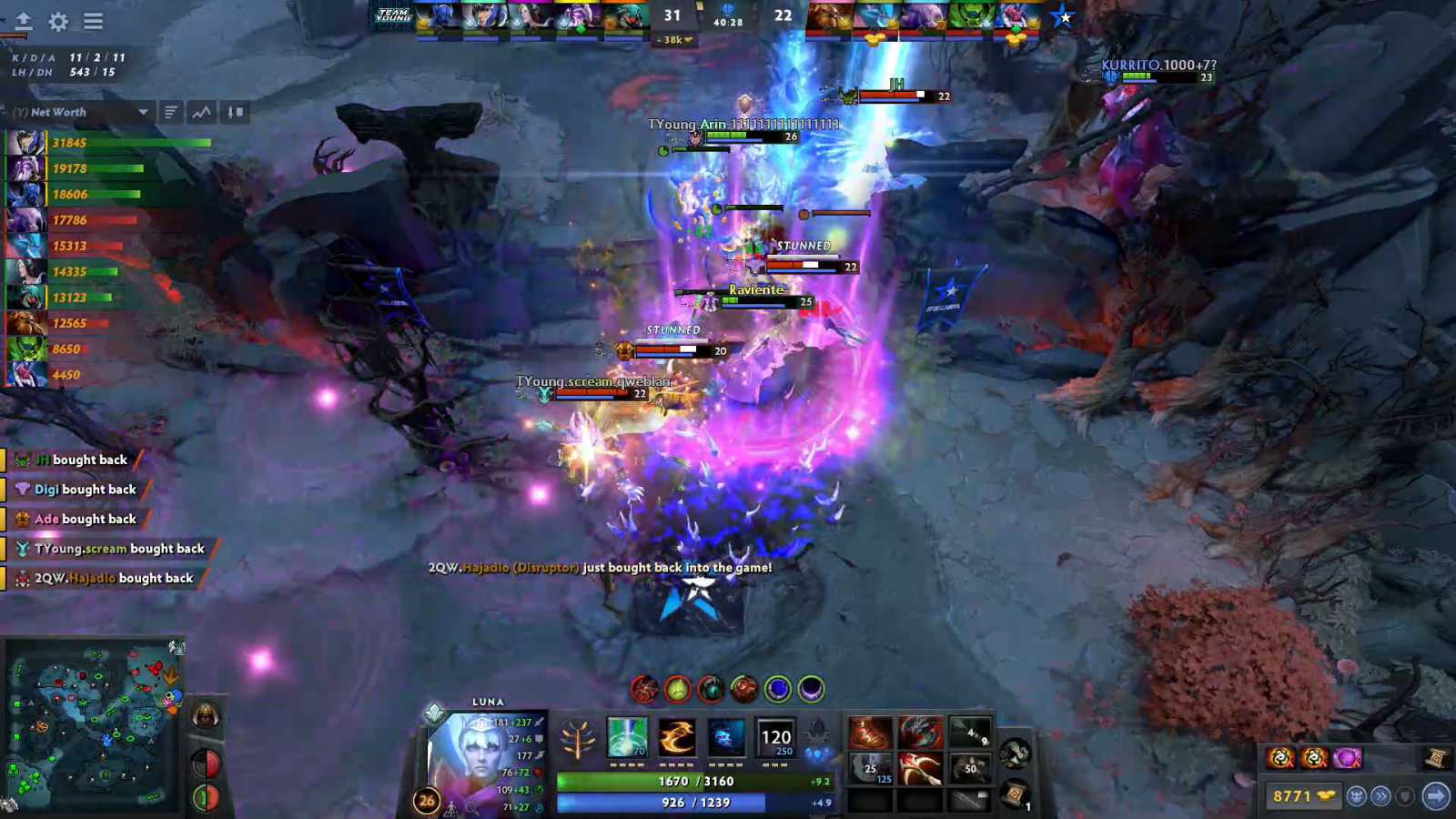The image size is (1456, 819).
Task: Click the pink and red pickaxe item
Action: coord(920,769)
